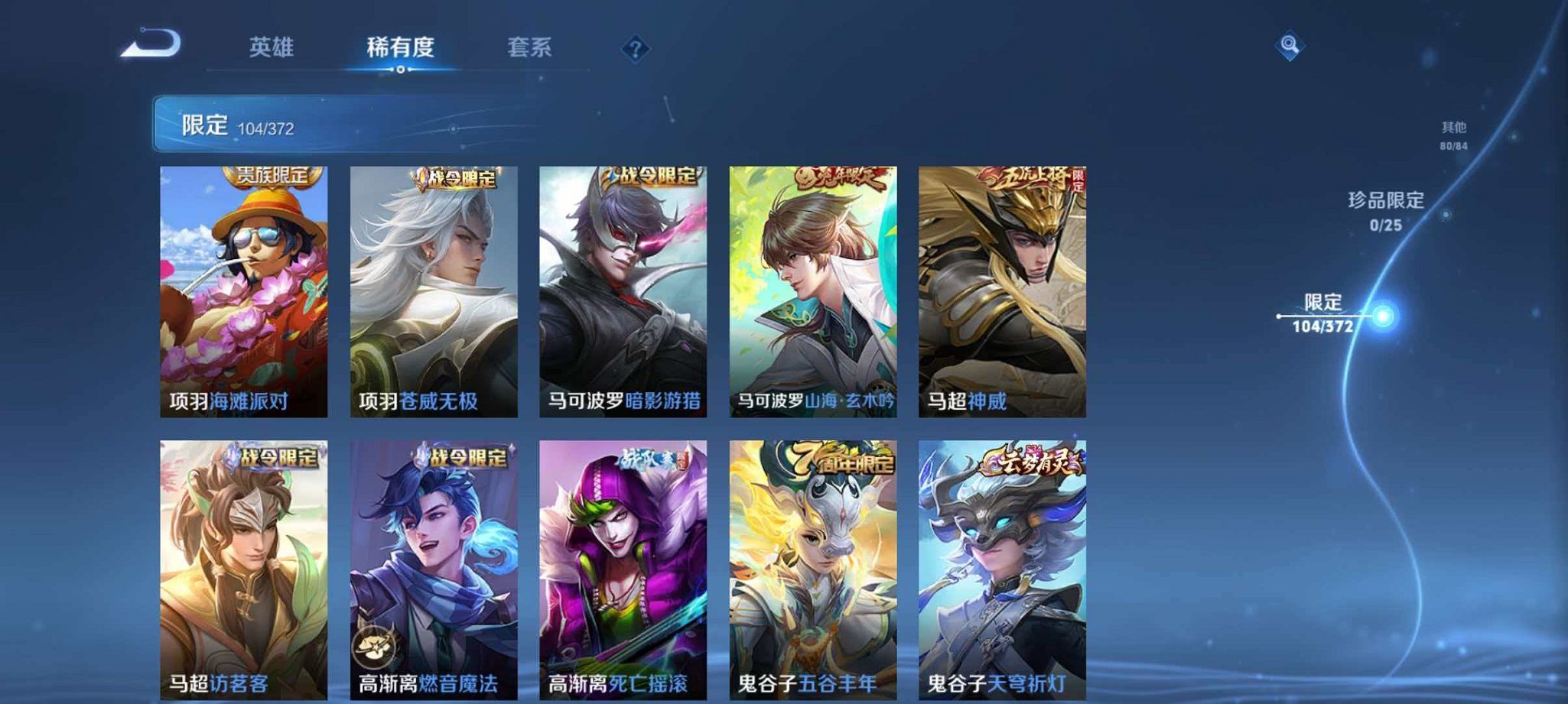
Task: Switch to the 套系 tab
Action: coord(528,47)
